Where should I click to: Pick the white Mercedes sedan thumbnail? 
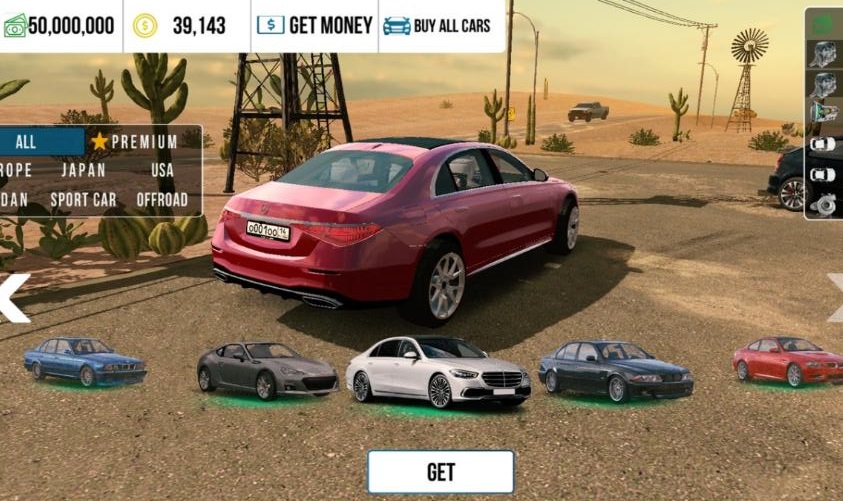tap(438, 372)
